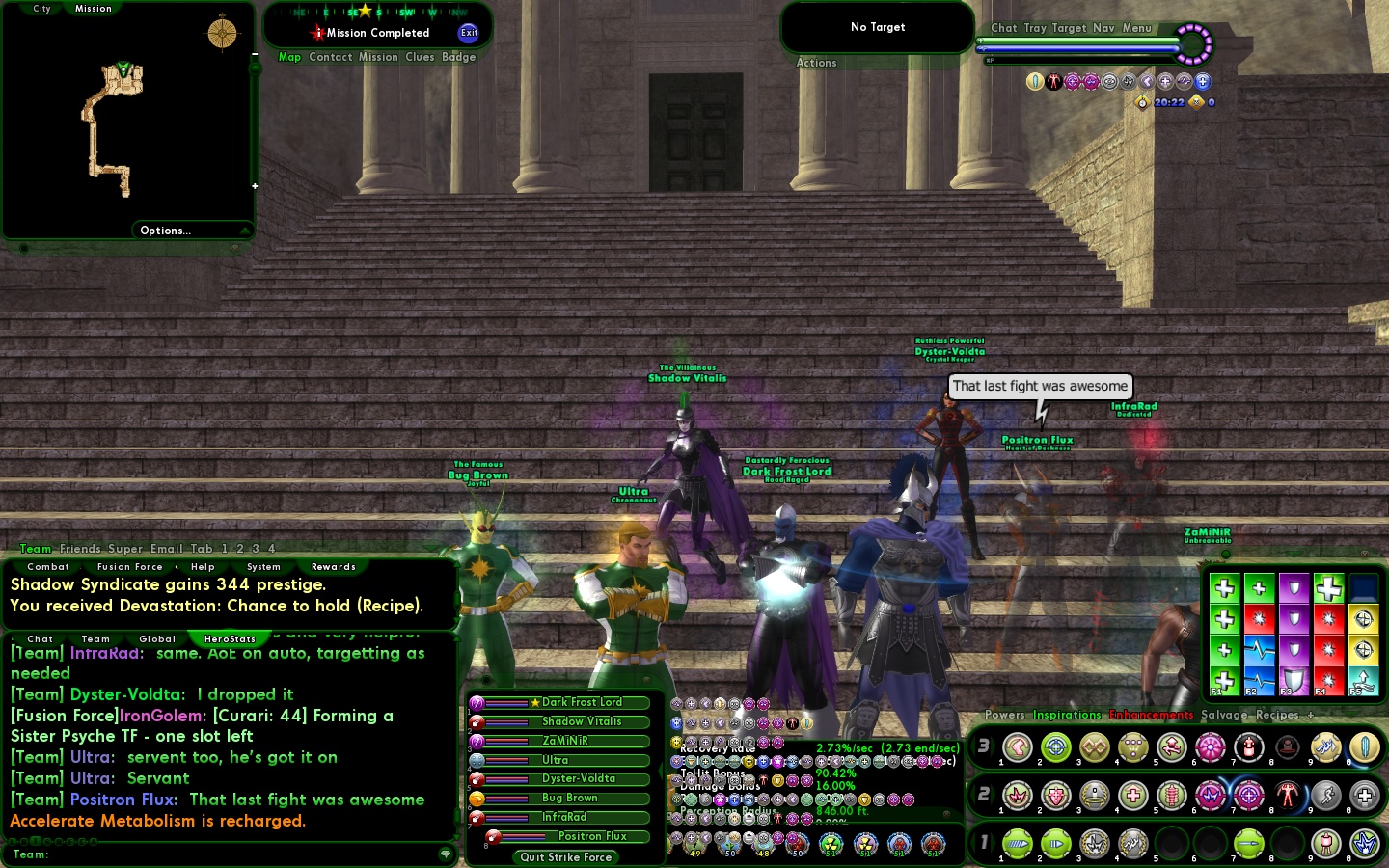
Task: Select the yellow accuracy inspiration in column F5
Action: [1364, 618]
